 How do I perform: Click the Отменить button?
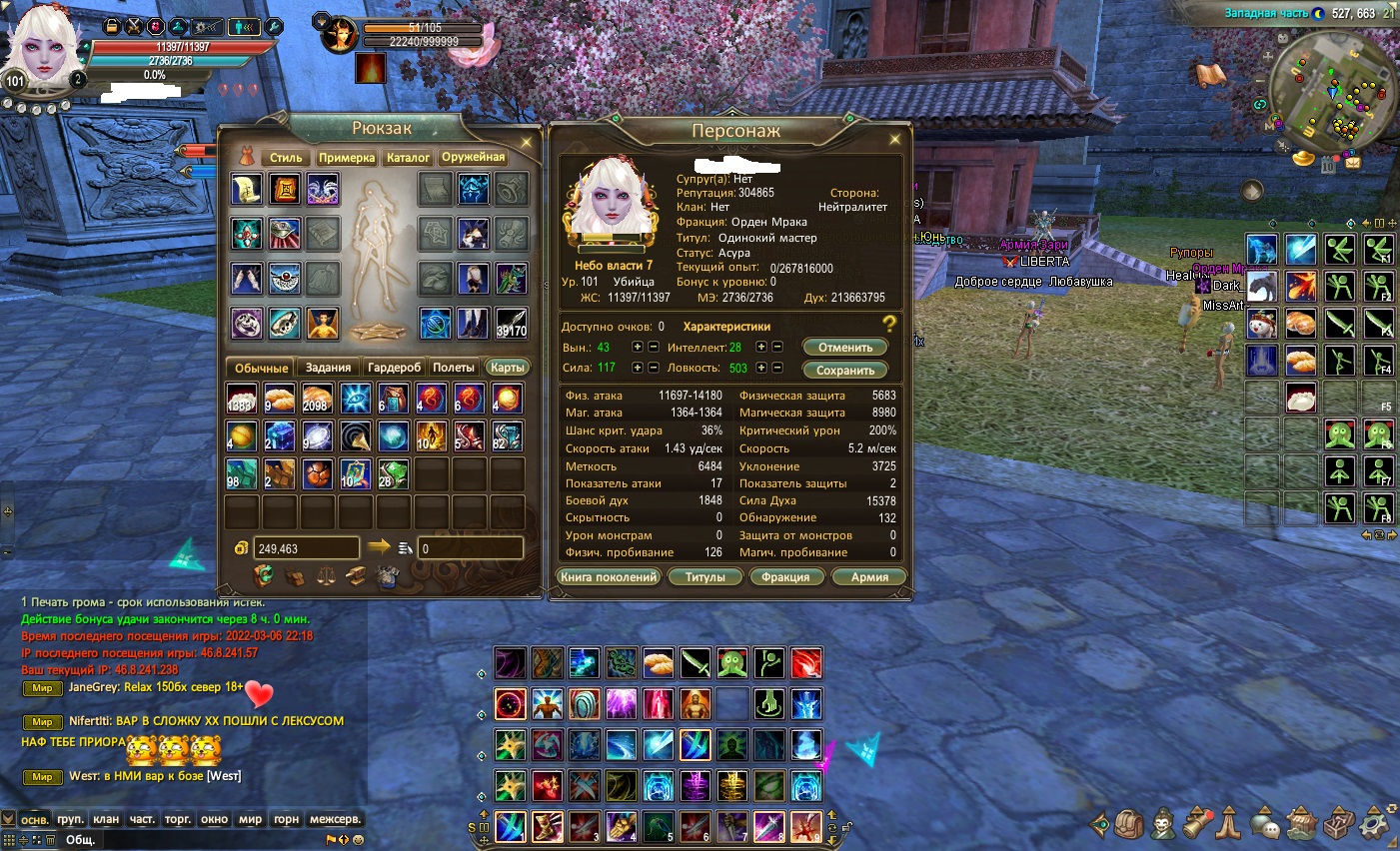pyautogui.click(x=845, y=348)
